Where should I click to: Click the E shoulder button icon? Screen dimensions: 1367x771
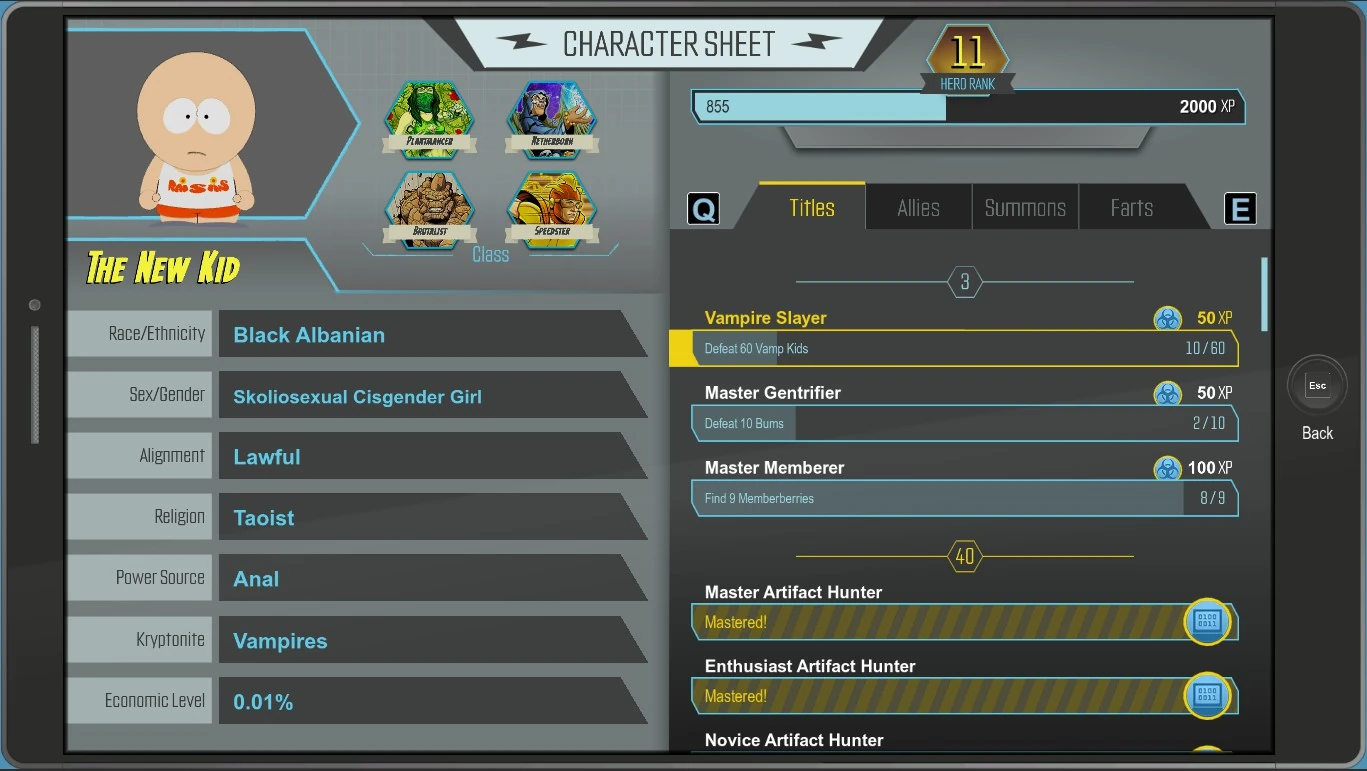(x=1240, y=207)
